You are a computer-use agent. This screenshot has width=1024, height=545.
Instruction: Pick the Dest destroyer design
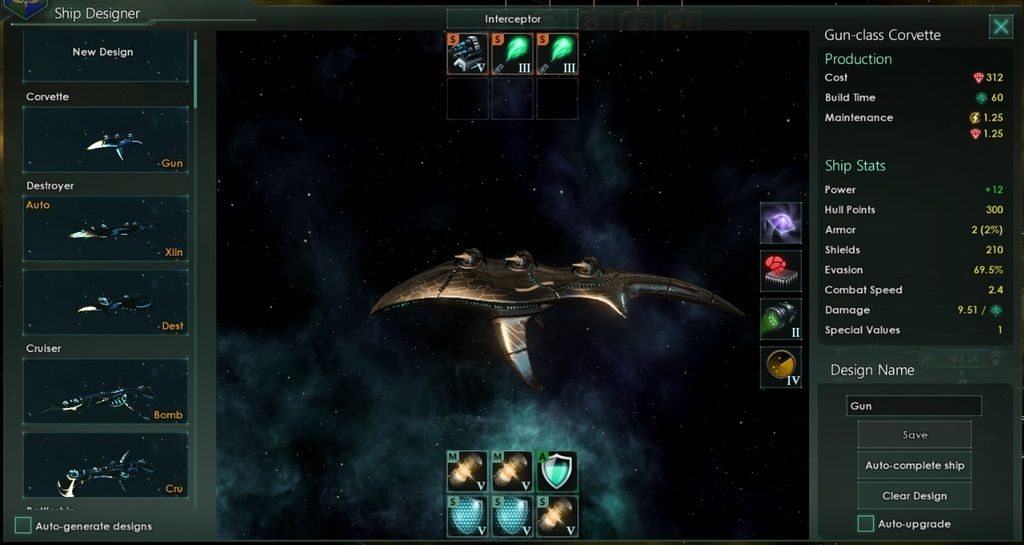click(x=105, y=303)
